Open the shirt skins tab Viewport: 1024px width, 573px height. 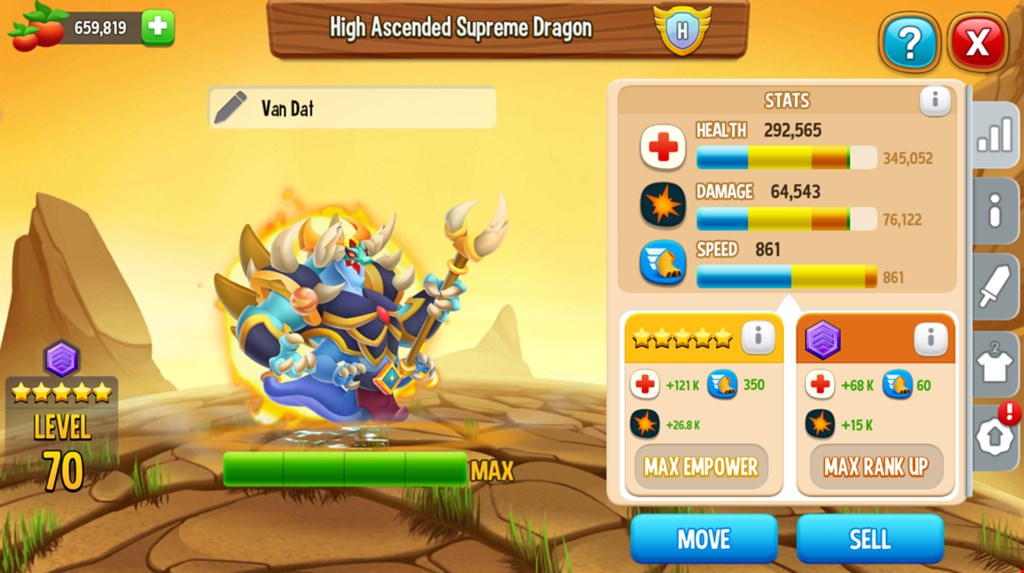994,364
